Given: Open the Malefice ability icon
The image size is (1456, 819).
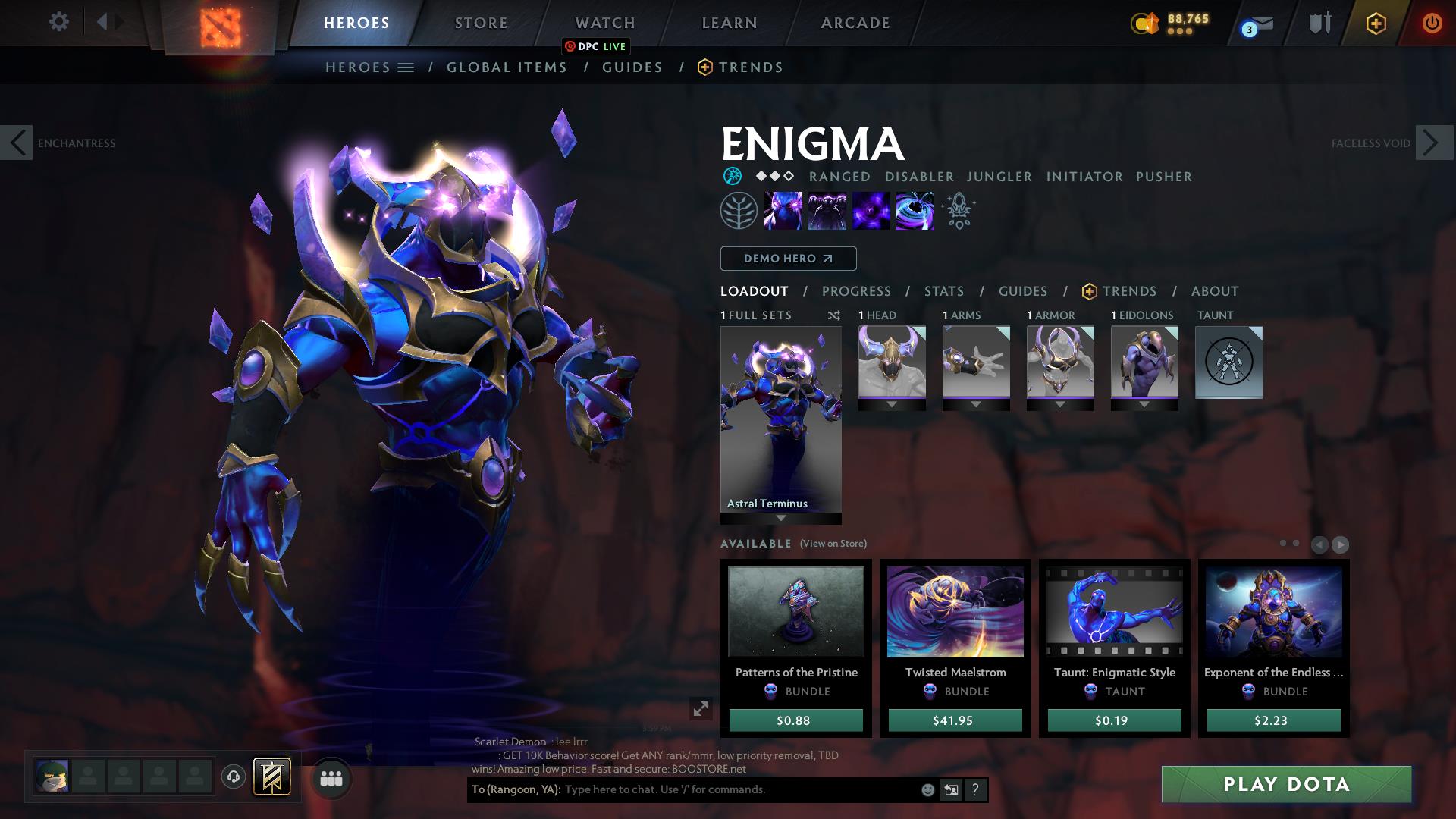Looking at the screenshot, I should [x=784, y=211].
